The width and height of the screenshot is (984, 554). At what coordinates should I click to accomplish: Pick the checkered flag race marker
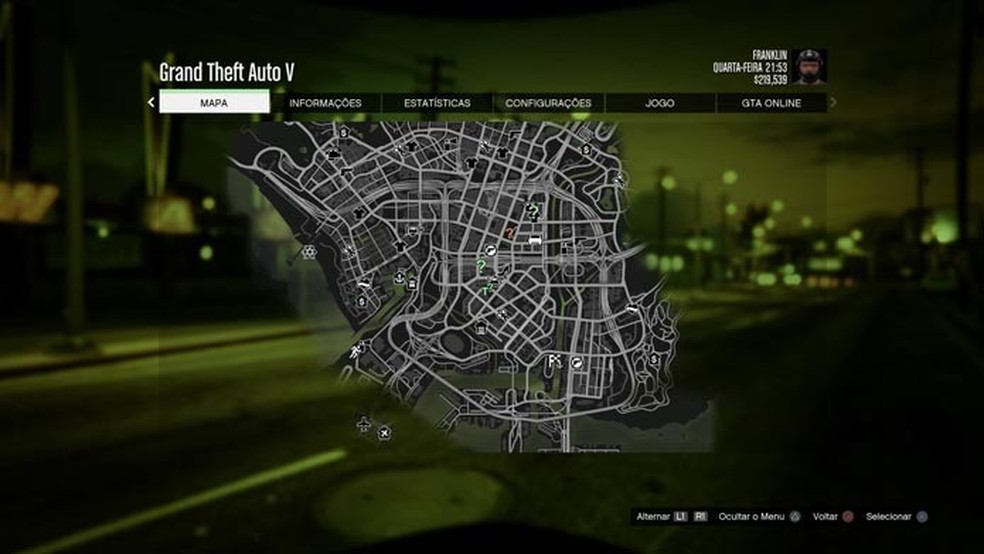click(x=554, y=359)
